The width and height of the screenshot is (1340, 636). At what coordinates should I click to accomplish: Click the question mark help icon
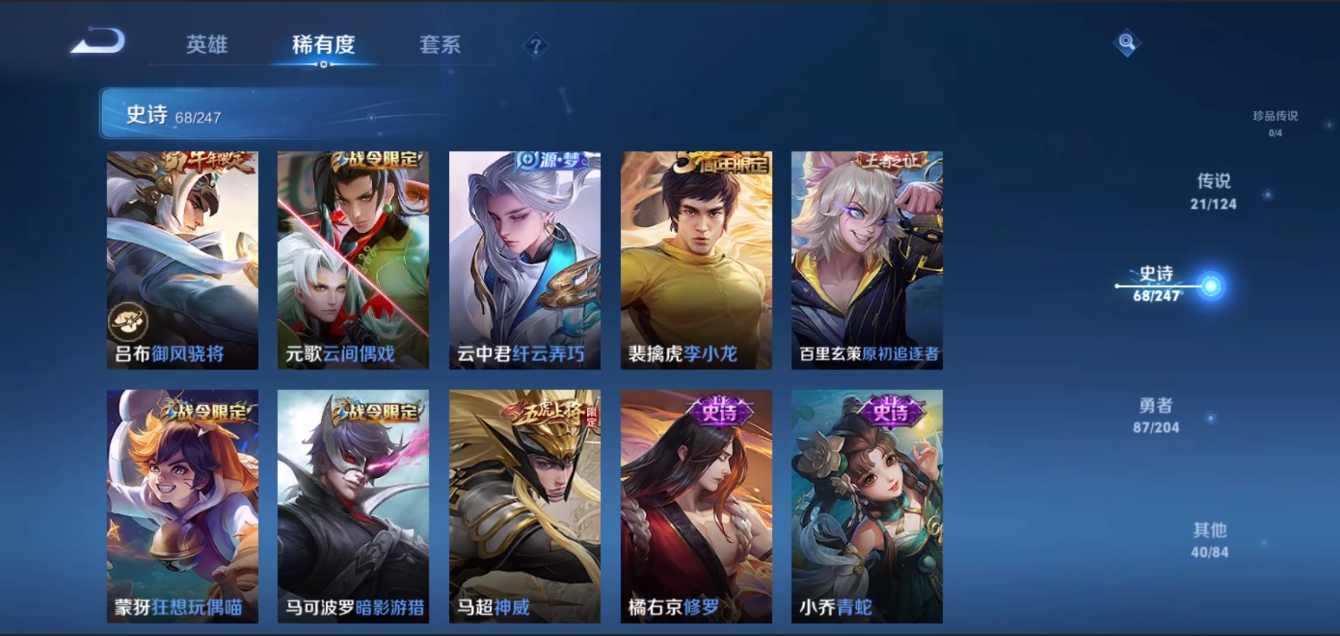click(x=536, y=46)
